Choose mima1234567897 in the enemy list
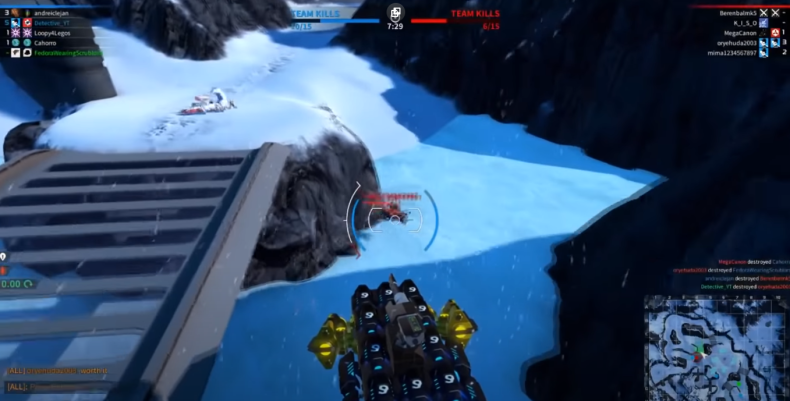790x401 pixels. [x=732, y=52]
